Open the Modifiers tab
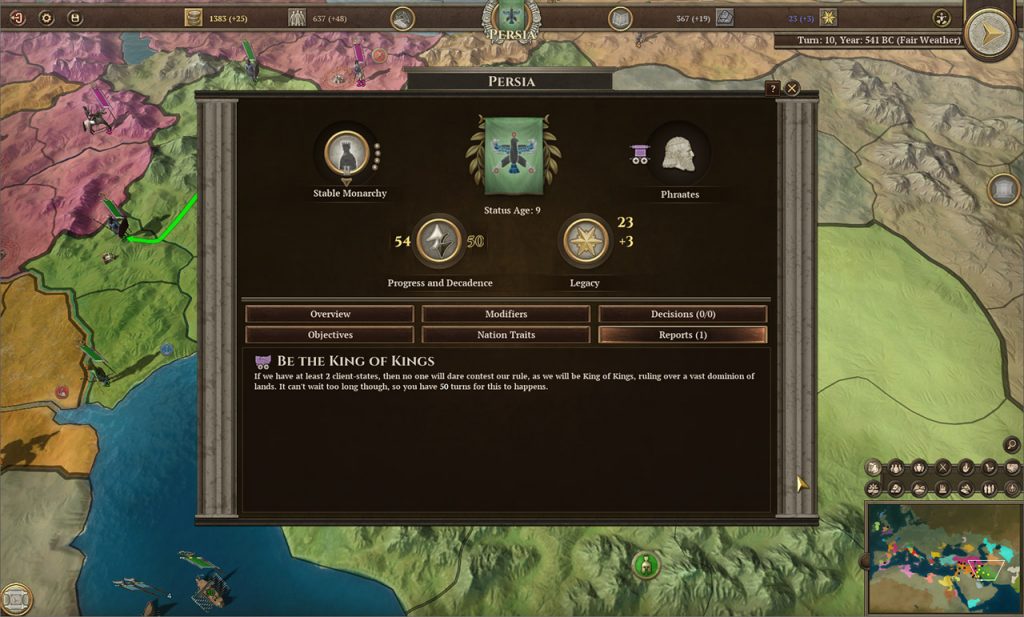The width and height of the screenshot is (1024, 617). pos(506,314)
